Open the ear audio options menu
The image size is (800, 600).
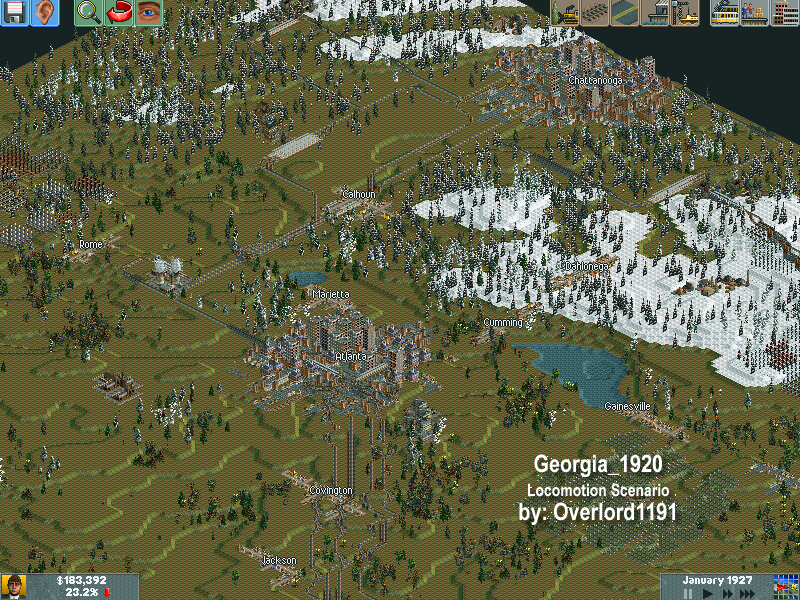pos(45,13)
